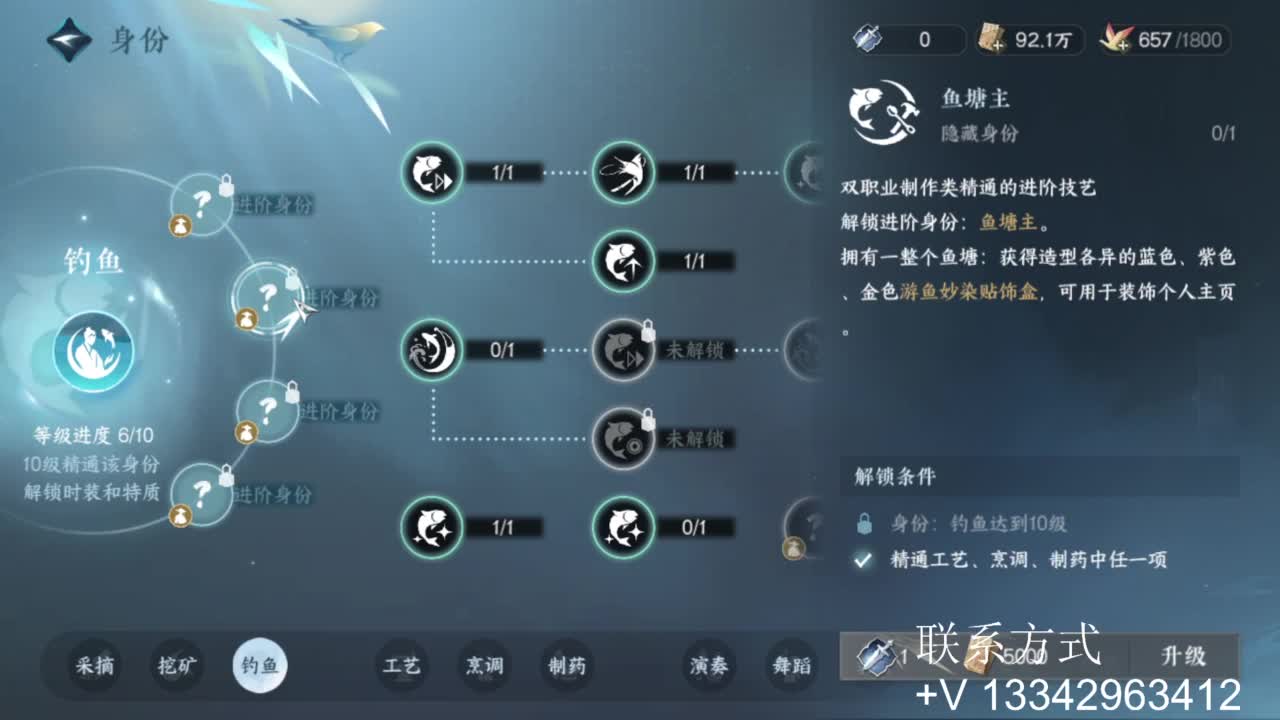The height and width of the screenshot is (720, 1280).
Task: Click the sparkle fish node marked 0/1
Action: 623,528
